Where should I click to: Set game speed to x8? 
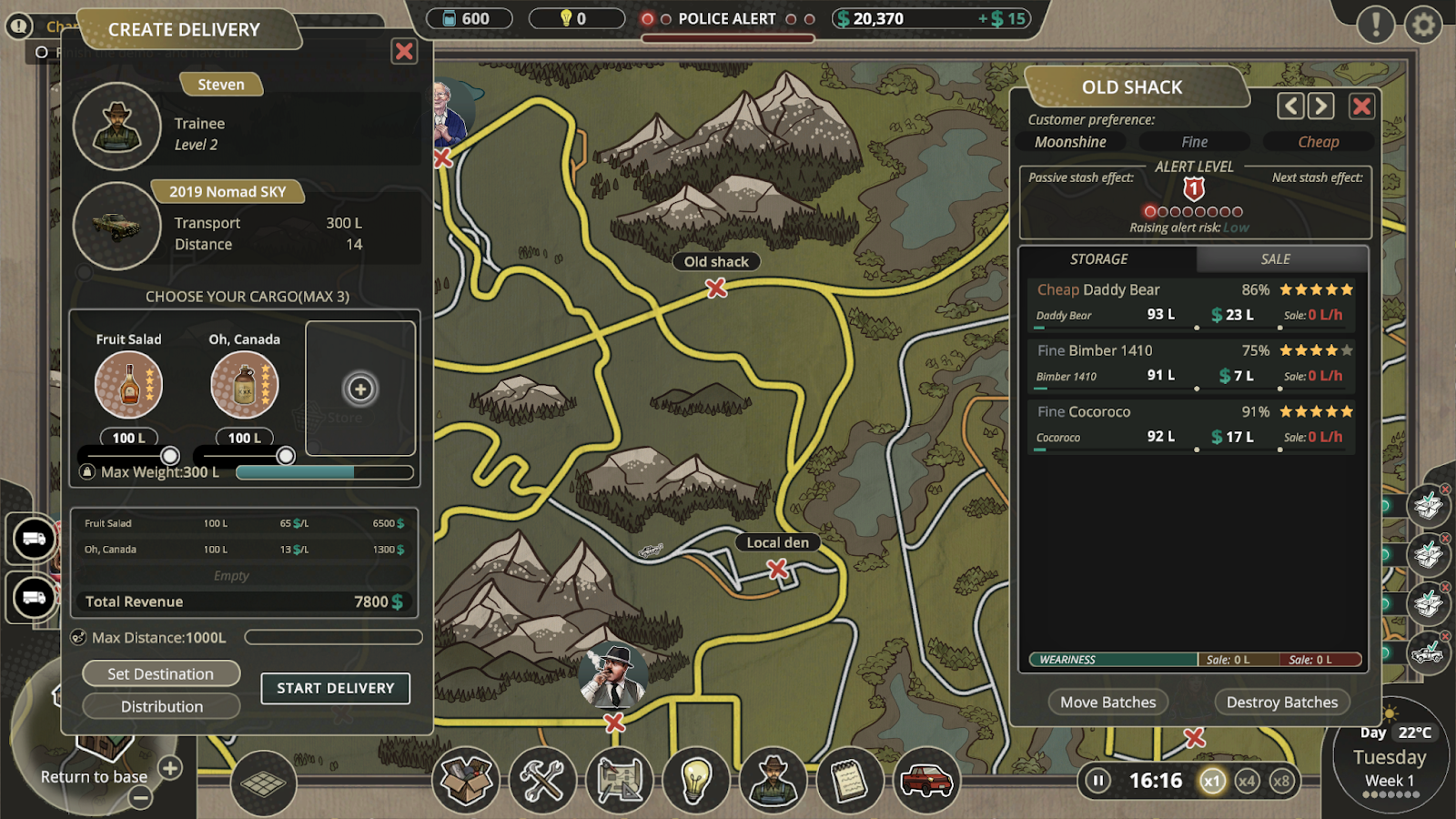(x=1281, y=781)
